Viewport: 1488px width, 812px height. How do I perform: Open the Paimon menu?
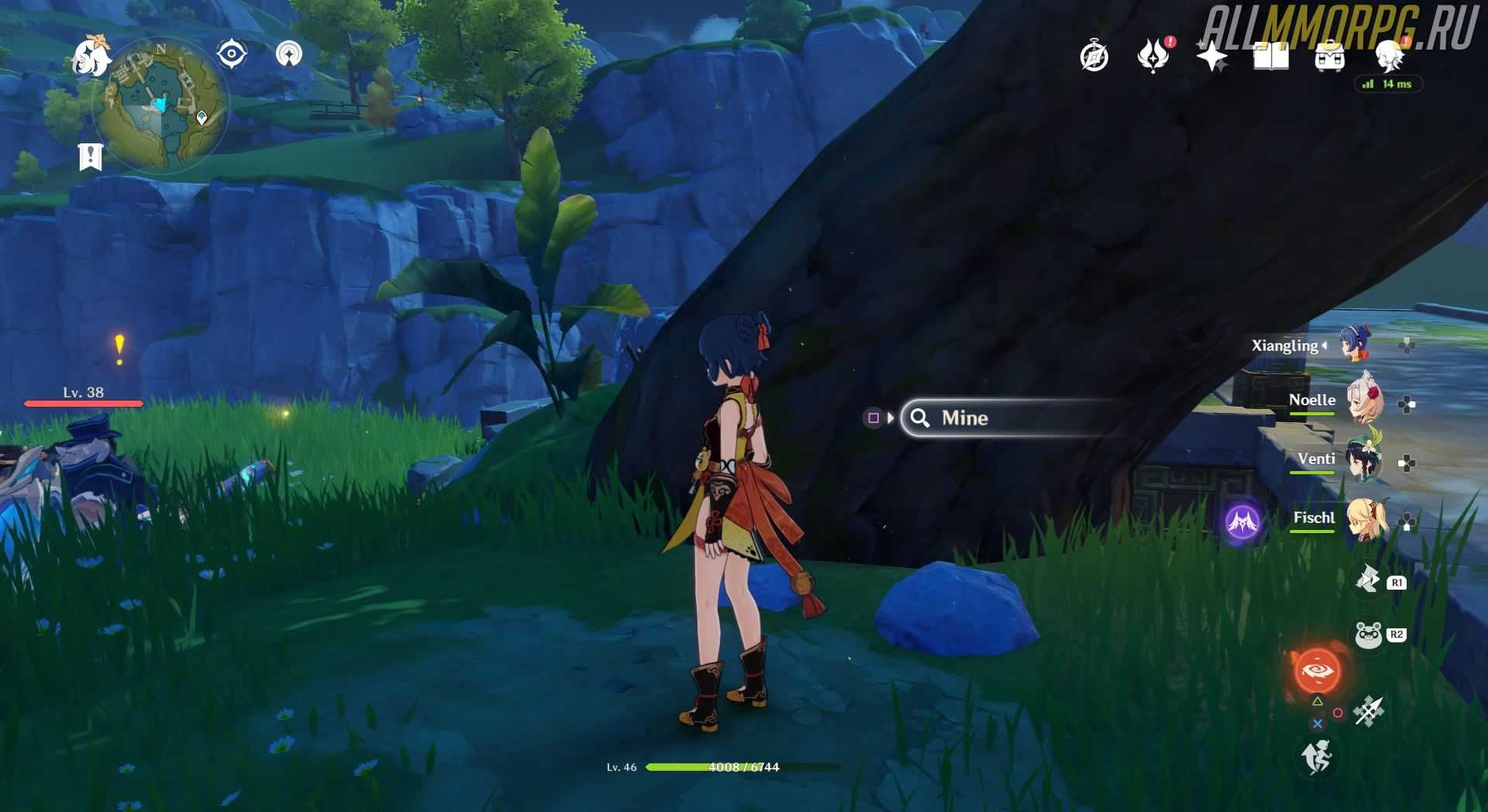pos(90,56)
